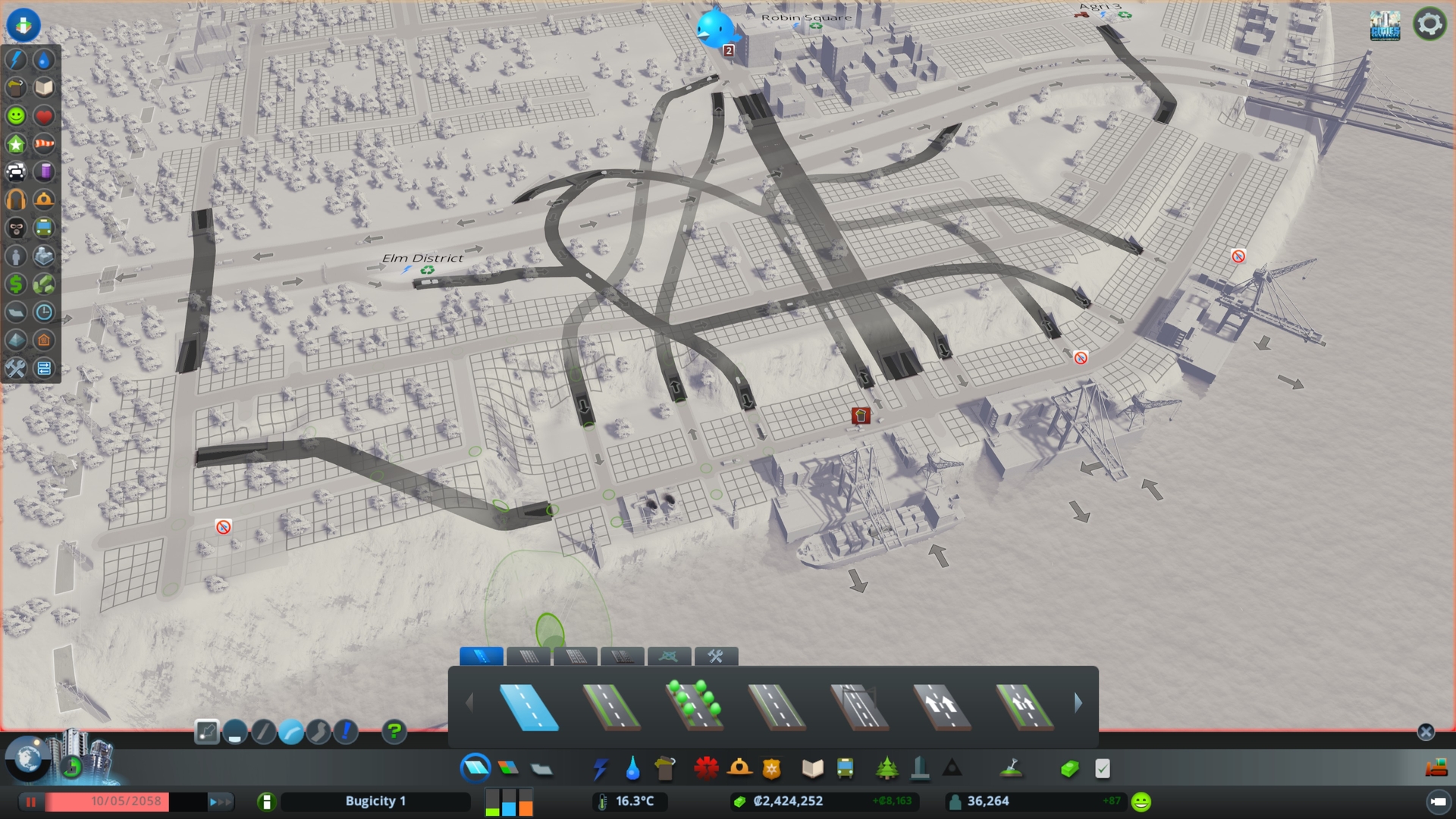This screenshot has width=1456, height=819.
Task: Select the traffic info view
Action: (17, 172)
